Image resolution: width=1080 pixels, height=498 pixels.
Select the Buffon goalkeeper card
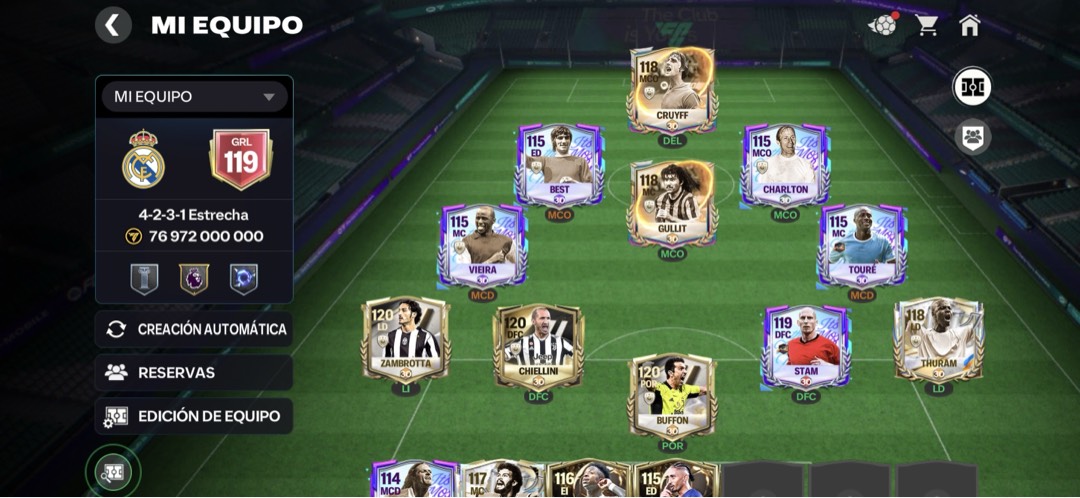(673, 394)
